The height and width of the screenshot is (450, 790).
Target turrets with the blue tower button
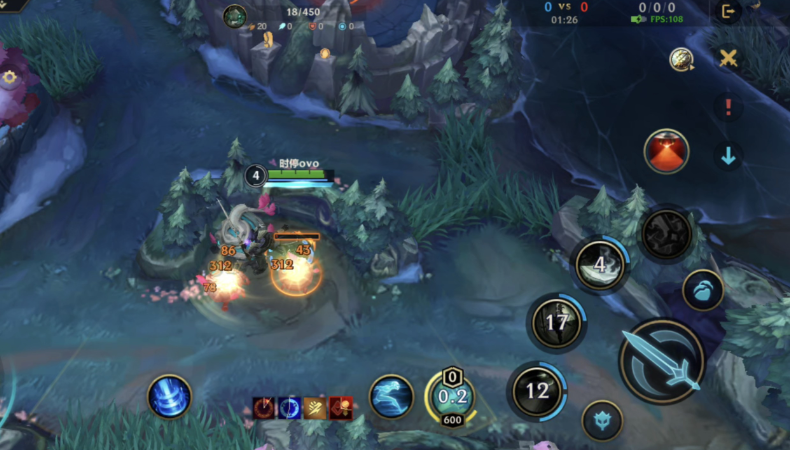click(x=601, y=420)
